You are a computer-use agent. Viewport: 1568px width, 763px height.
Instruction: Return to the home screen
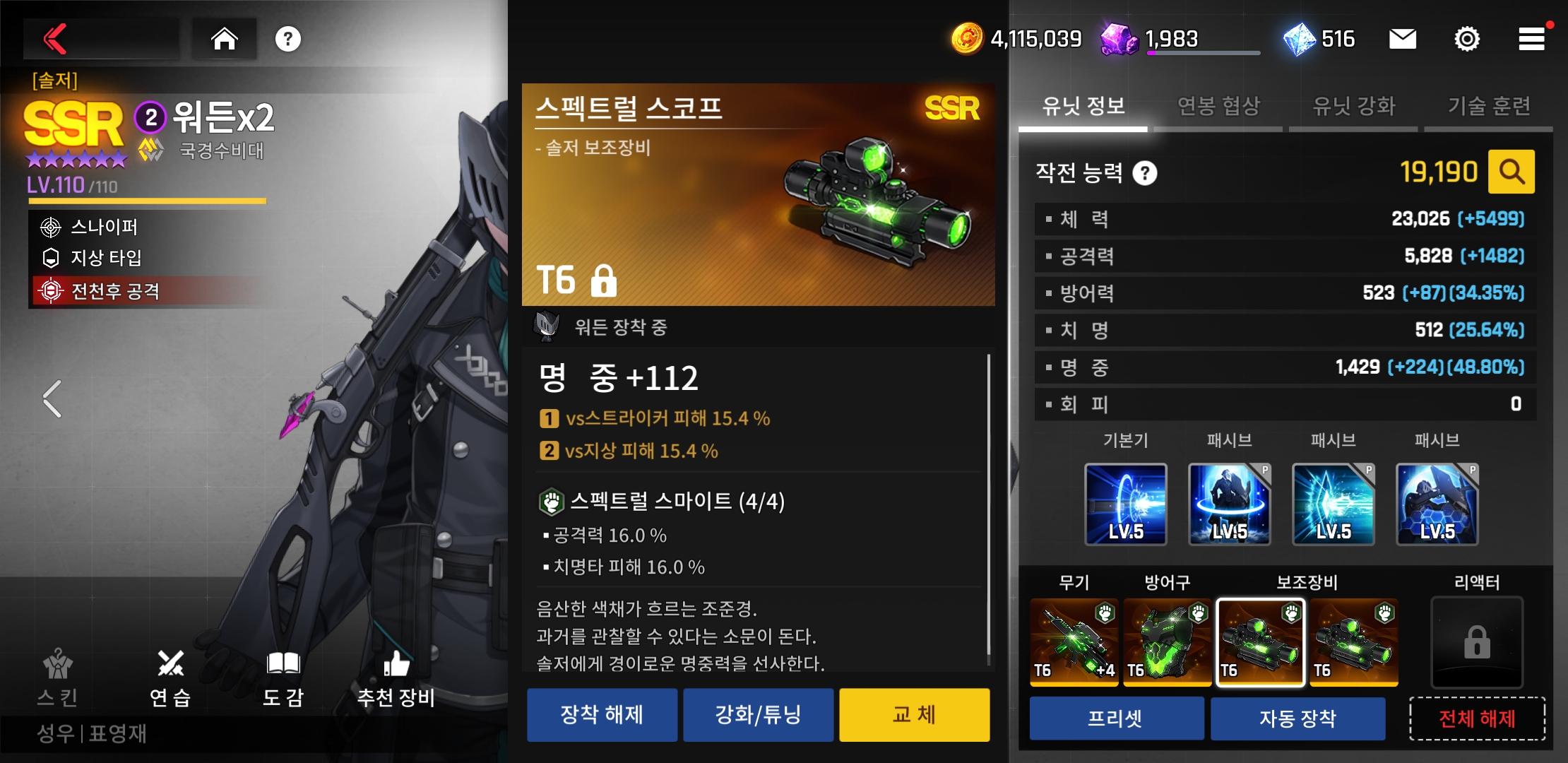[x=225, y=39]
